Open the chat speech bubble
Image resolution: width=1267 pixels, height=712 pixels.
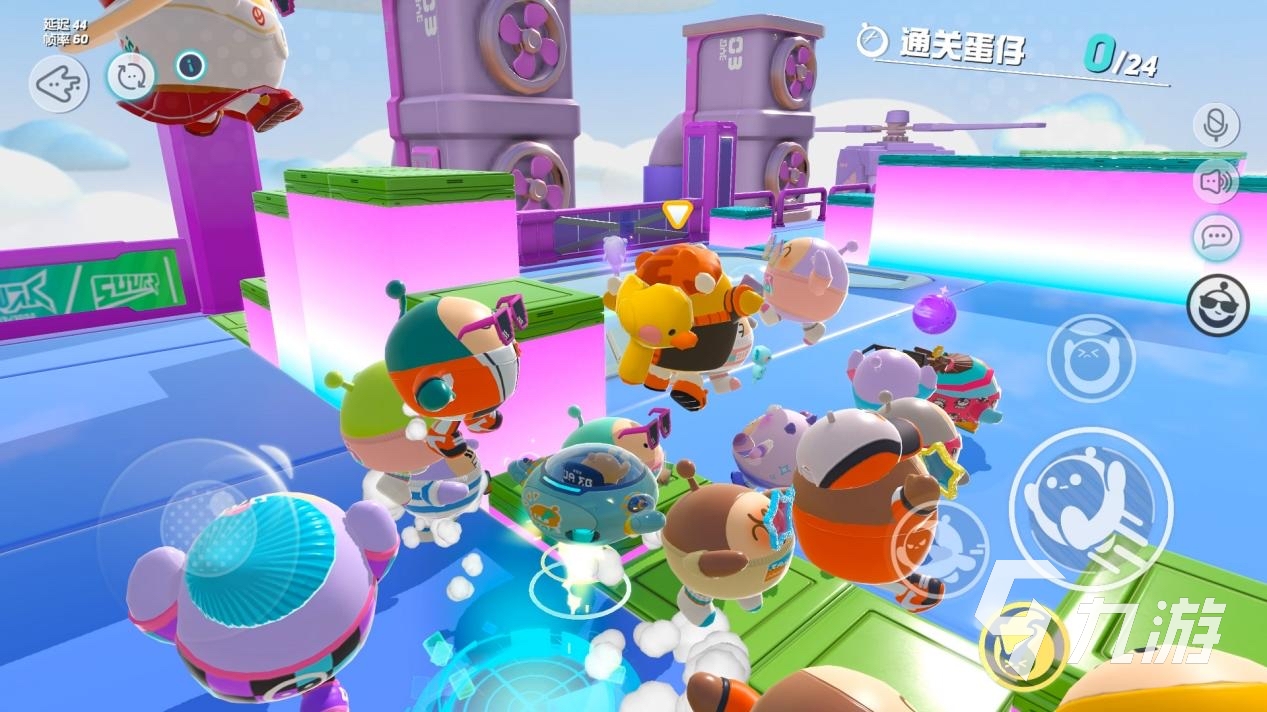pos(1216,238)
